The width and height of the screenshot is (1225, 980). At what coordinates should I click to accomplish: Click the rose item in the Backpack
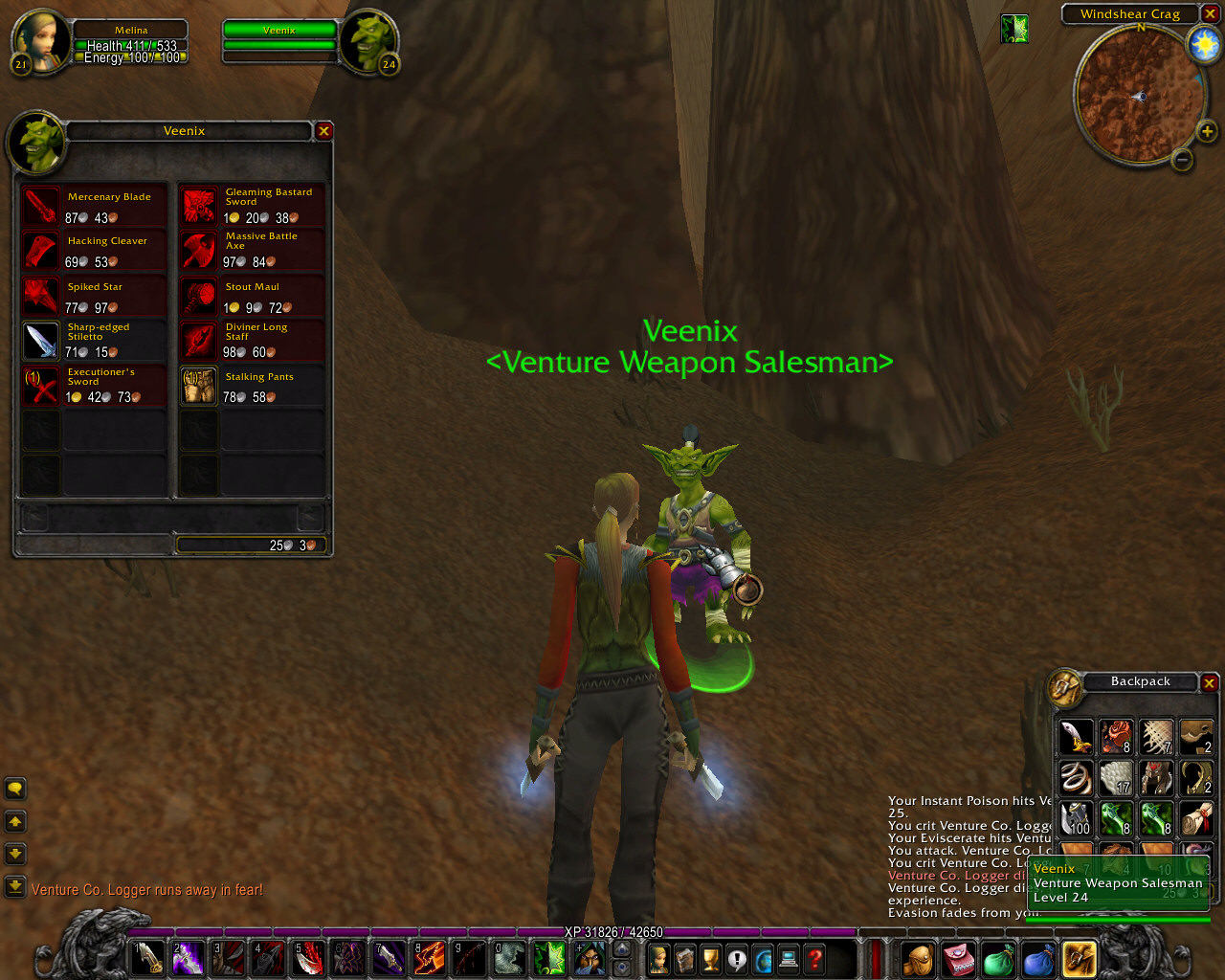(x=1116, y=736)
